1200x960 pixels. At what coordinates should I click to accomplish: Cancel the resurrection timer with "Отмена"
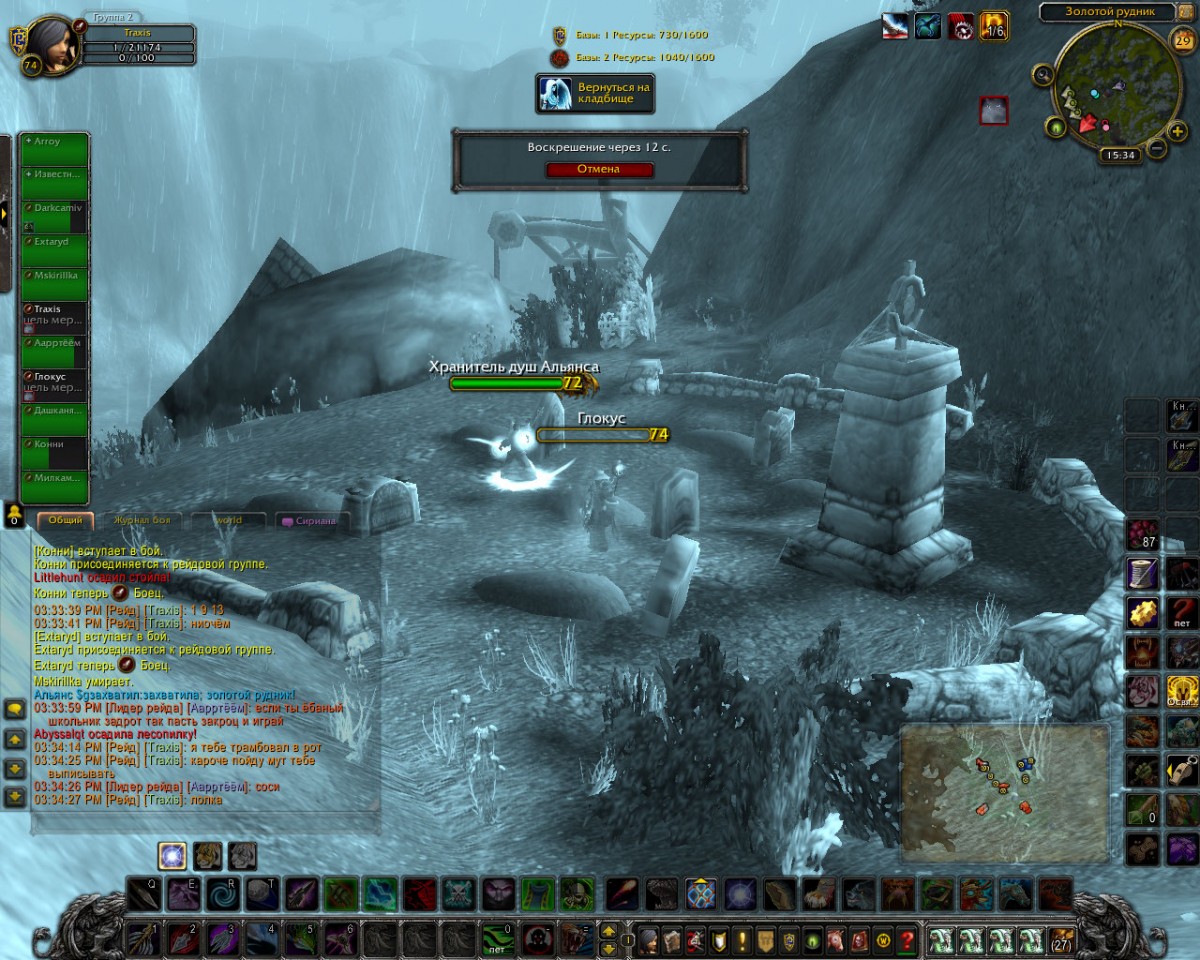click(x=599, y=169)
